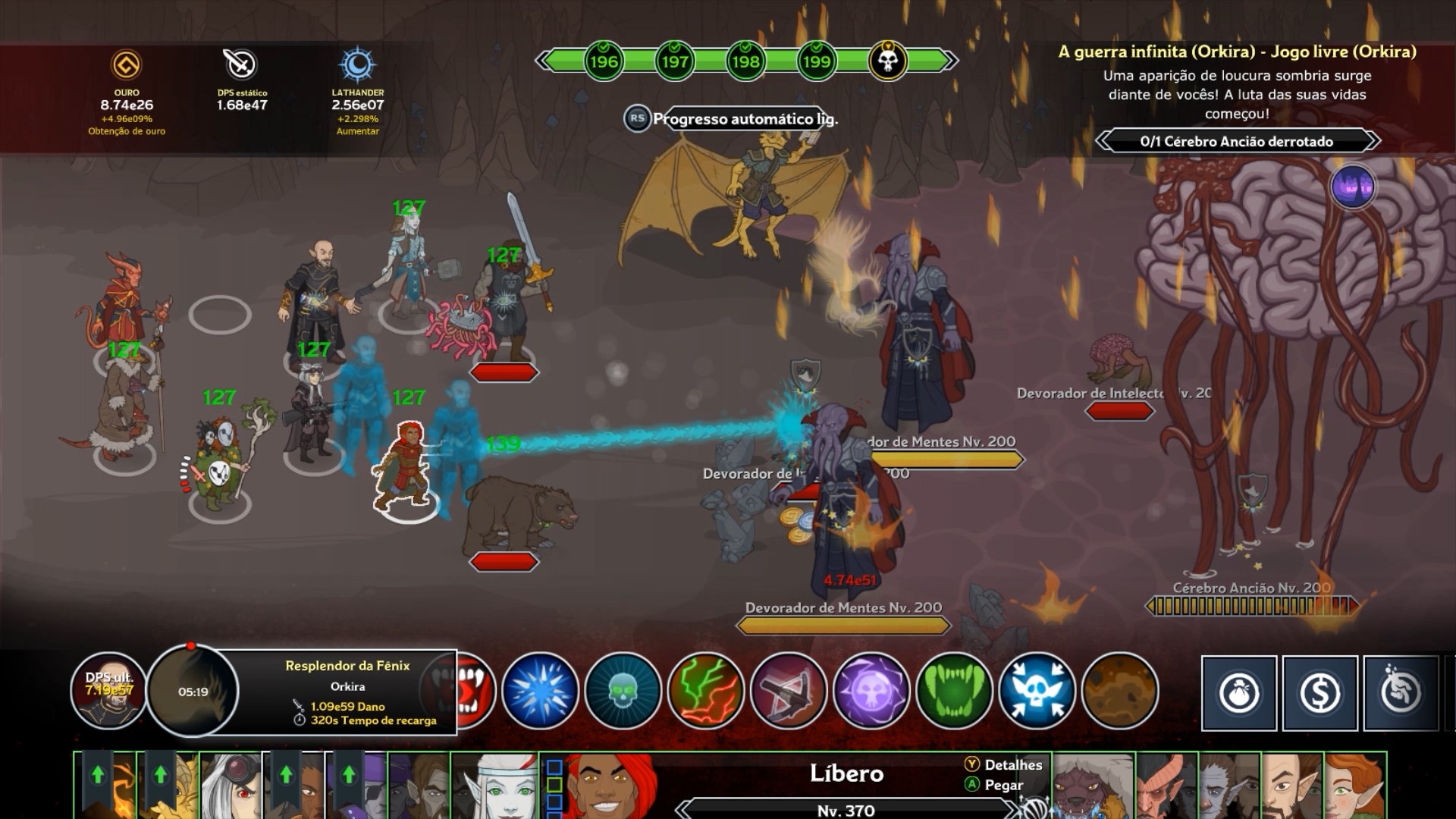
Task: Activate the blue ice burst ultimate
Action: pyautogui.click(x=540, y=692)
